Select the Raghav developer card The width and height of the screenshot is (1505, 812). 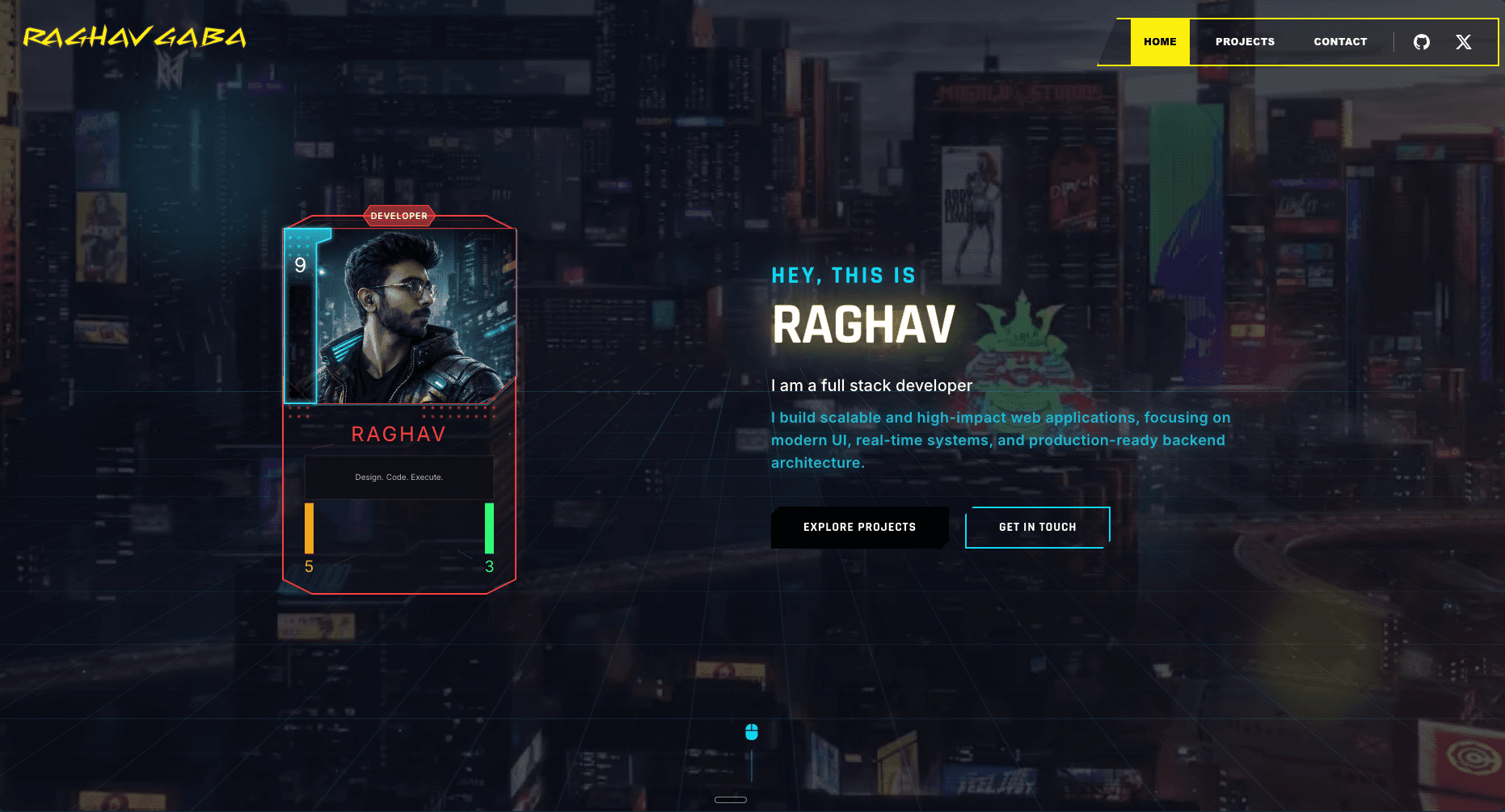coord(399,404)
